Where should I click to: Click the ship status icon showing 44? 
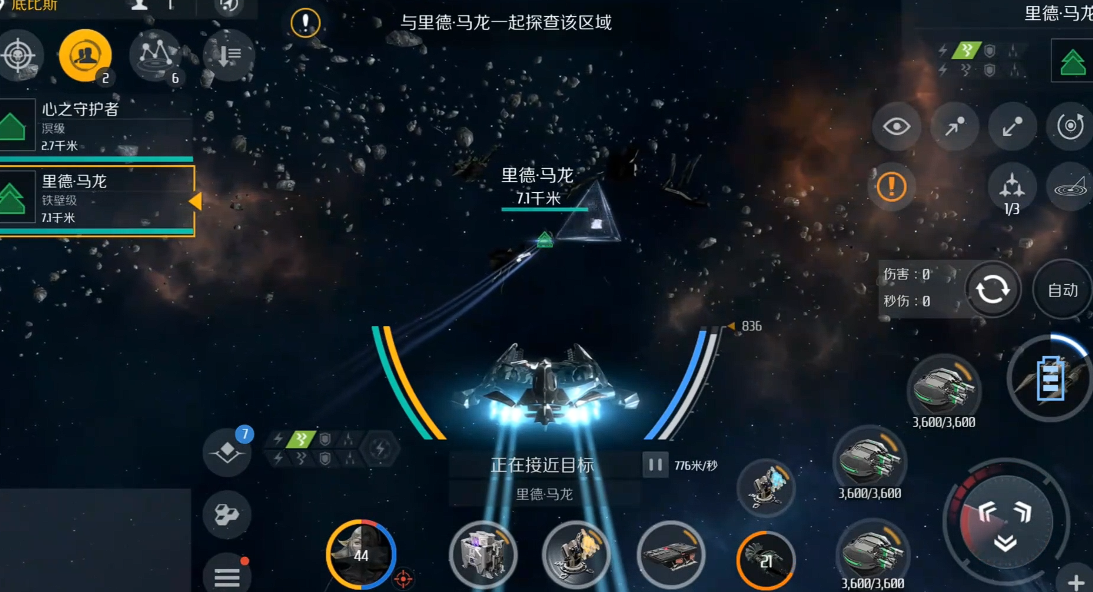(x=361, y=555)
